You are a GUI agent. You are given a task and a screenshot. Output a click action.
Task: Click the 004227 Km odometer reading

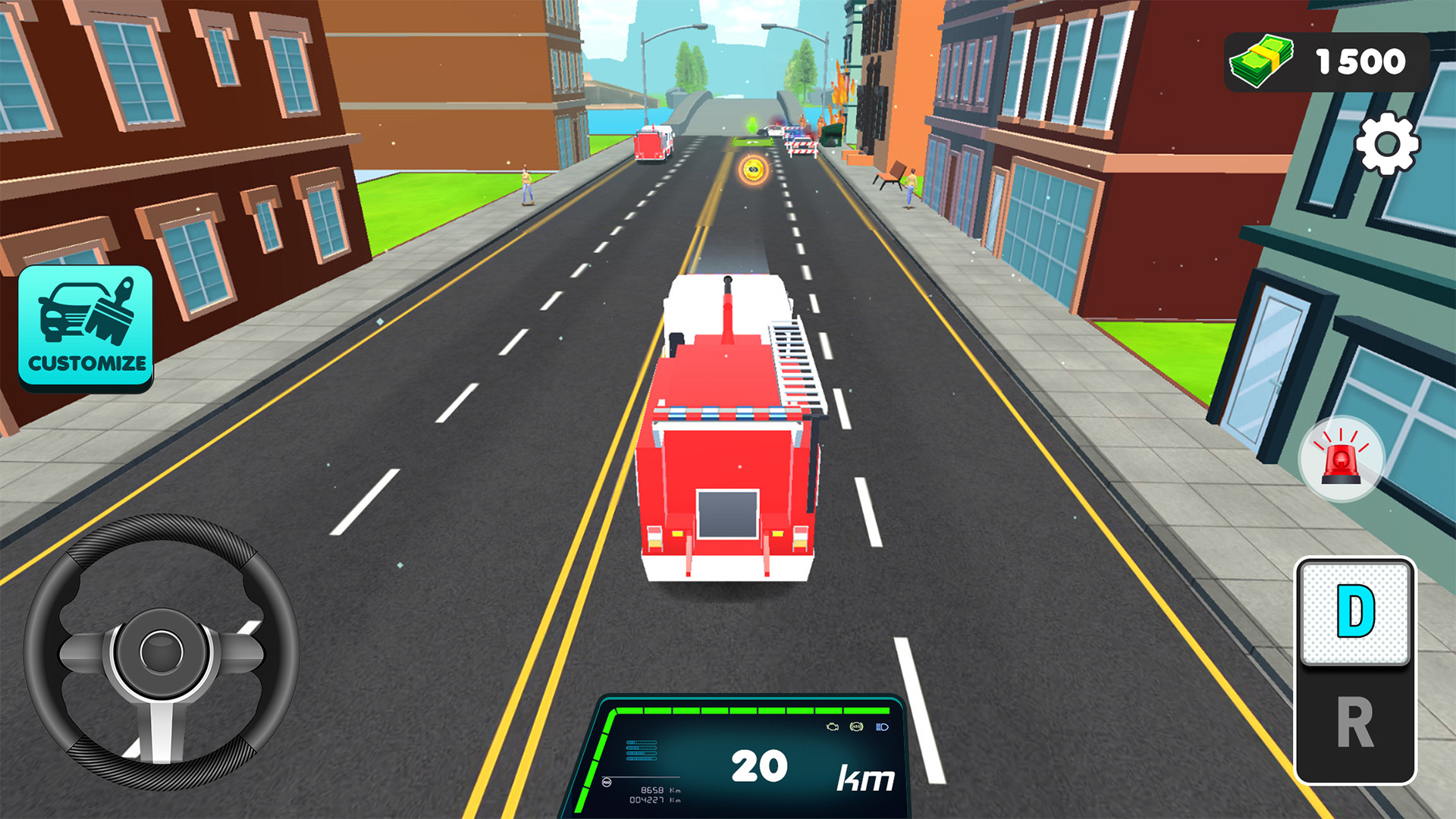(654, 800)
